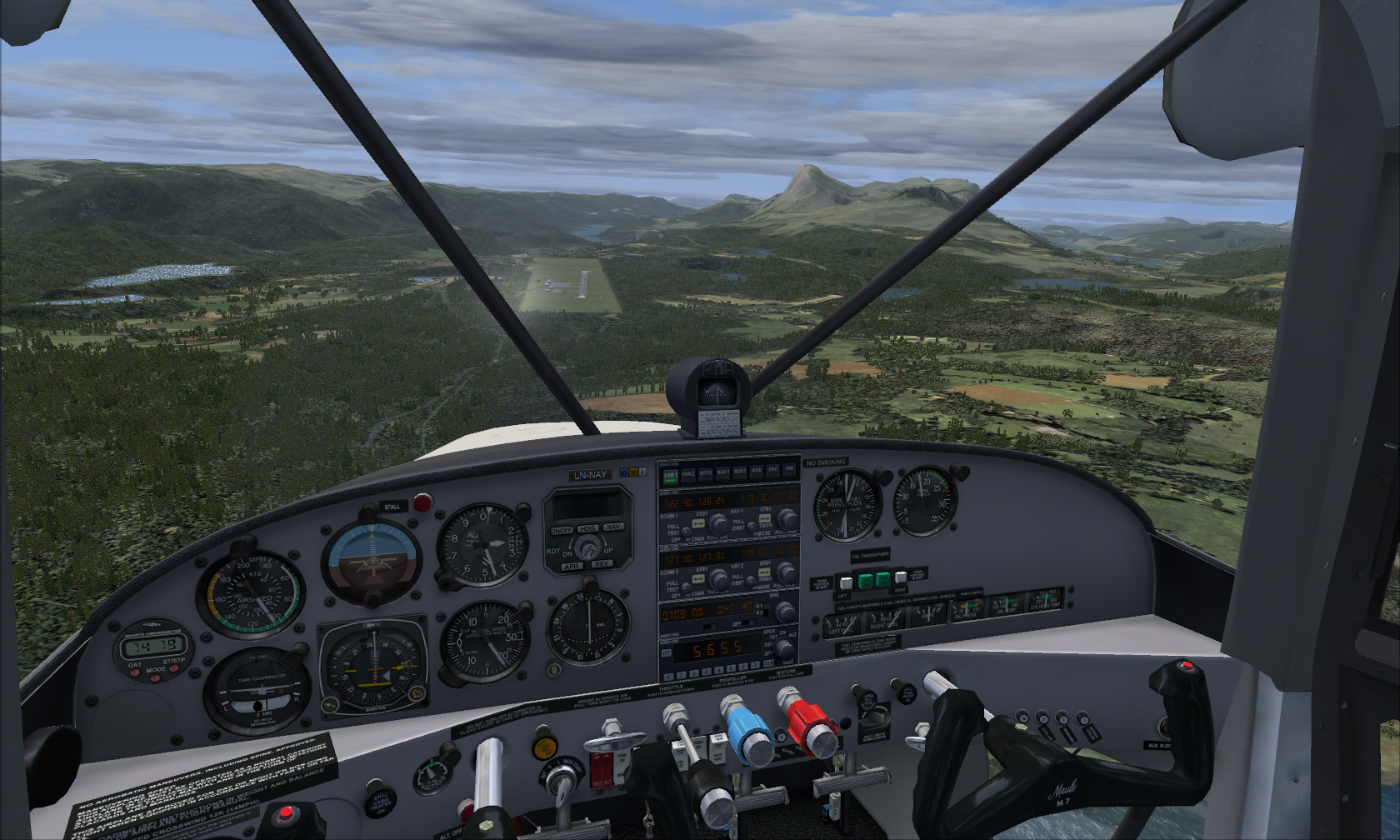Toggle the NAV1 audio button
The width and height of the screenshot is (1400, 840).
click(722, 473)
